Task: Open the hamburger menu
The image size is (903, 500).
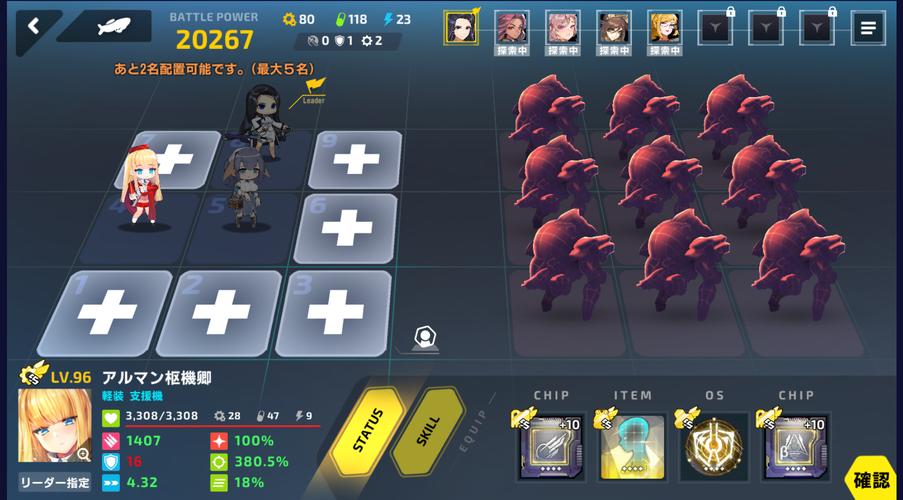Action: click(x=867, y=29)
